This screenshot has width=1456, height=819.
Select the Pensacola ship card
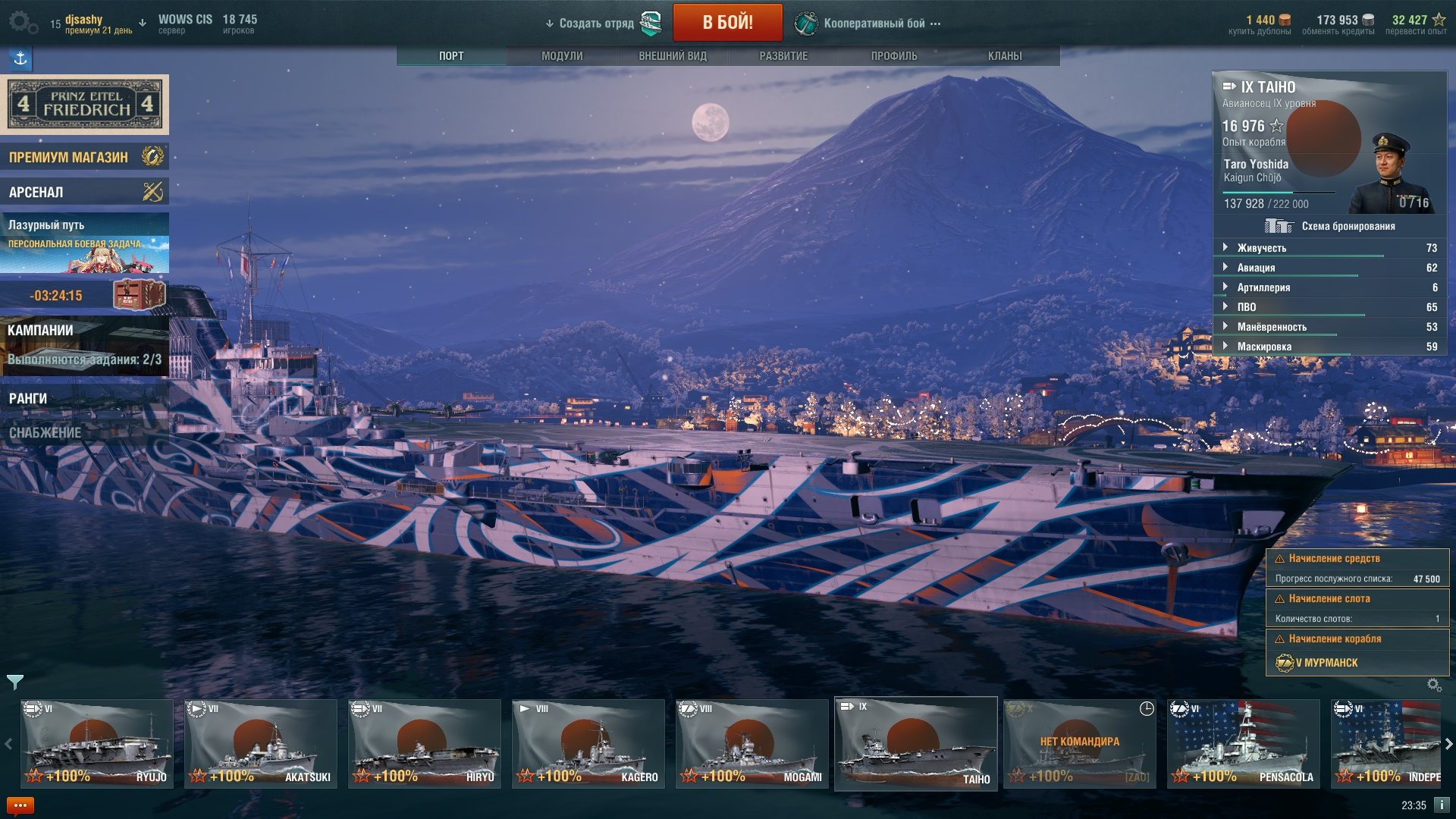(x=1244, y=743)
